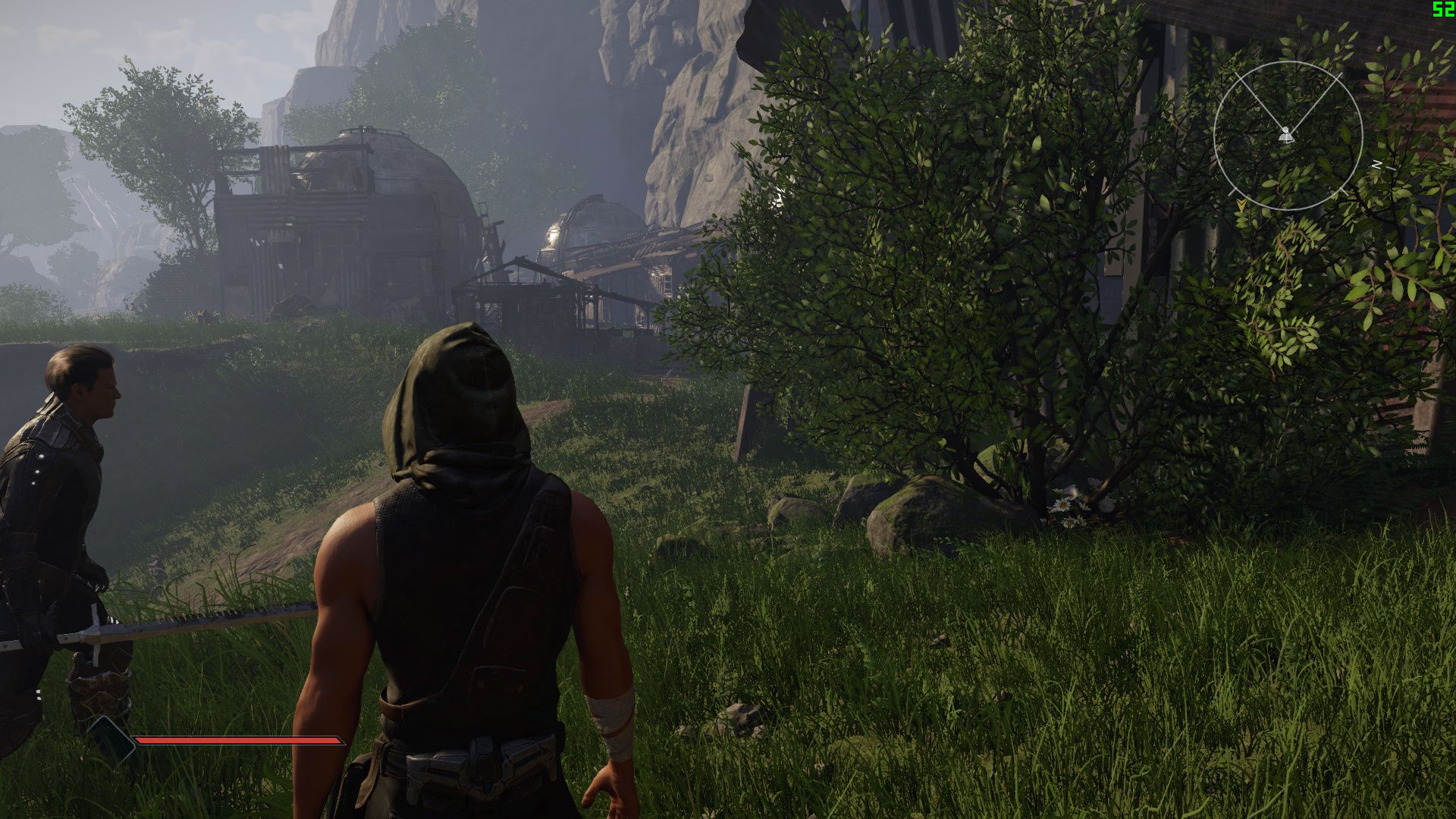Click the north indicator beside the minimap
The width and height of the screenshot is (1456, 819).
coord(1376,165)
